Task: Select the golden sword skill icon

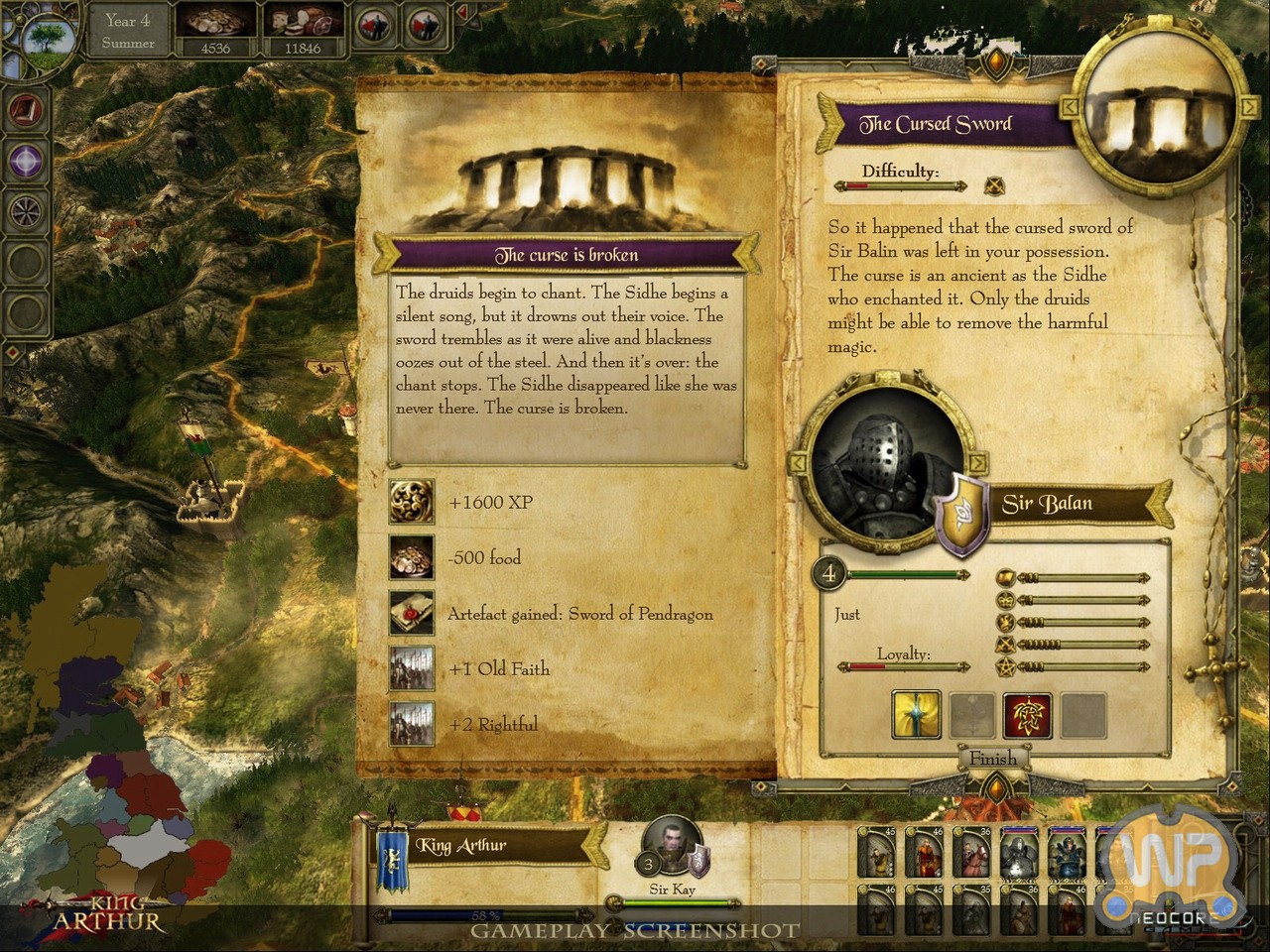Action: click(916, 714)
